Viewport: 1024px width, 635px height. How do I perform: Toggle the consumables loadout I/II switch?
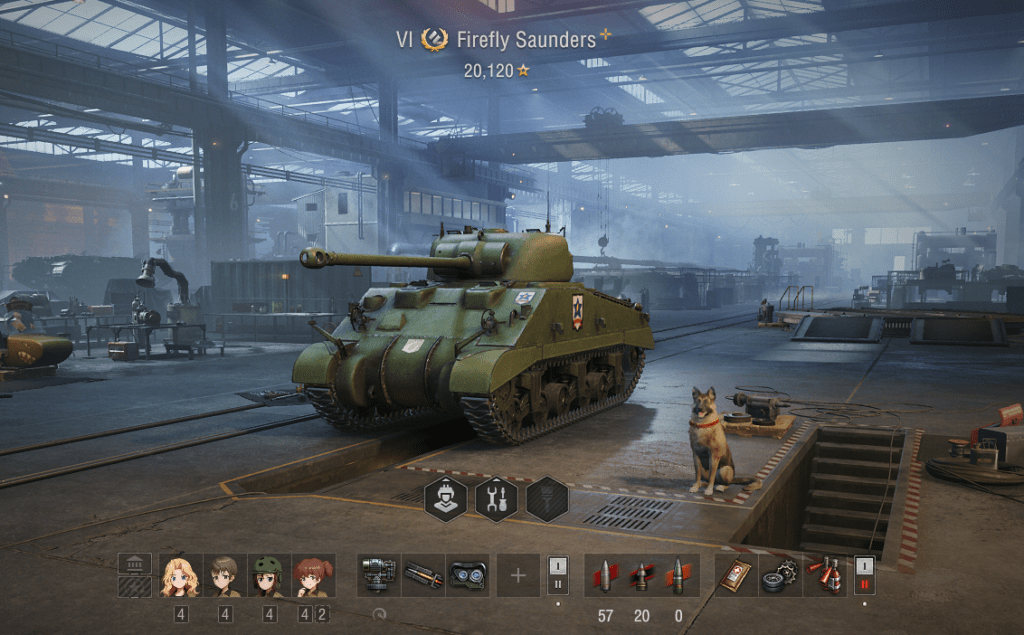point(864,576)
